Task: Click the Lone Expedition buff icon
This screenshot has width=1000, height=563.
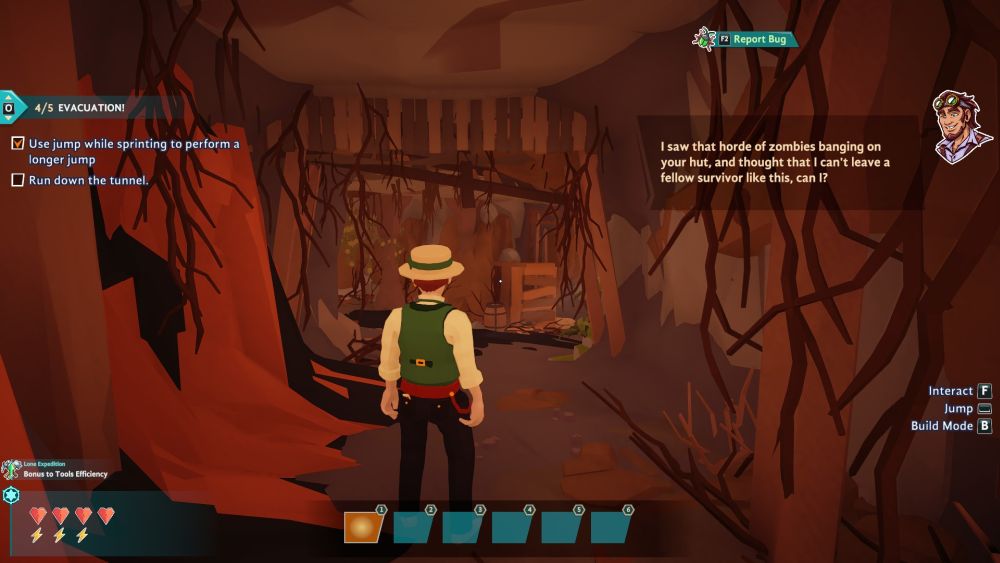Action: pyautogui.click(x=11, y=469)
